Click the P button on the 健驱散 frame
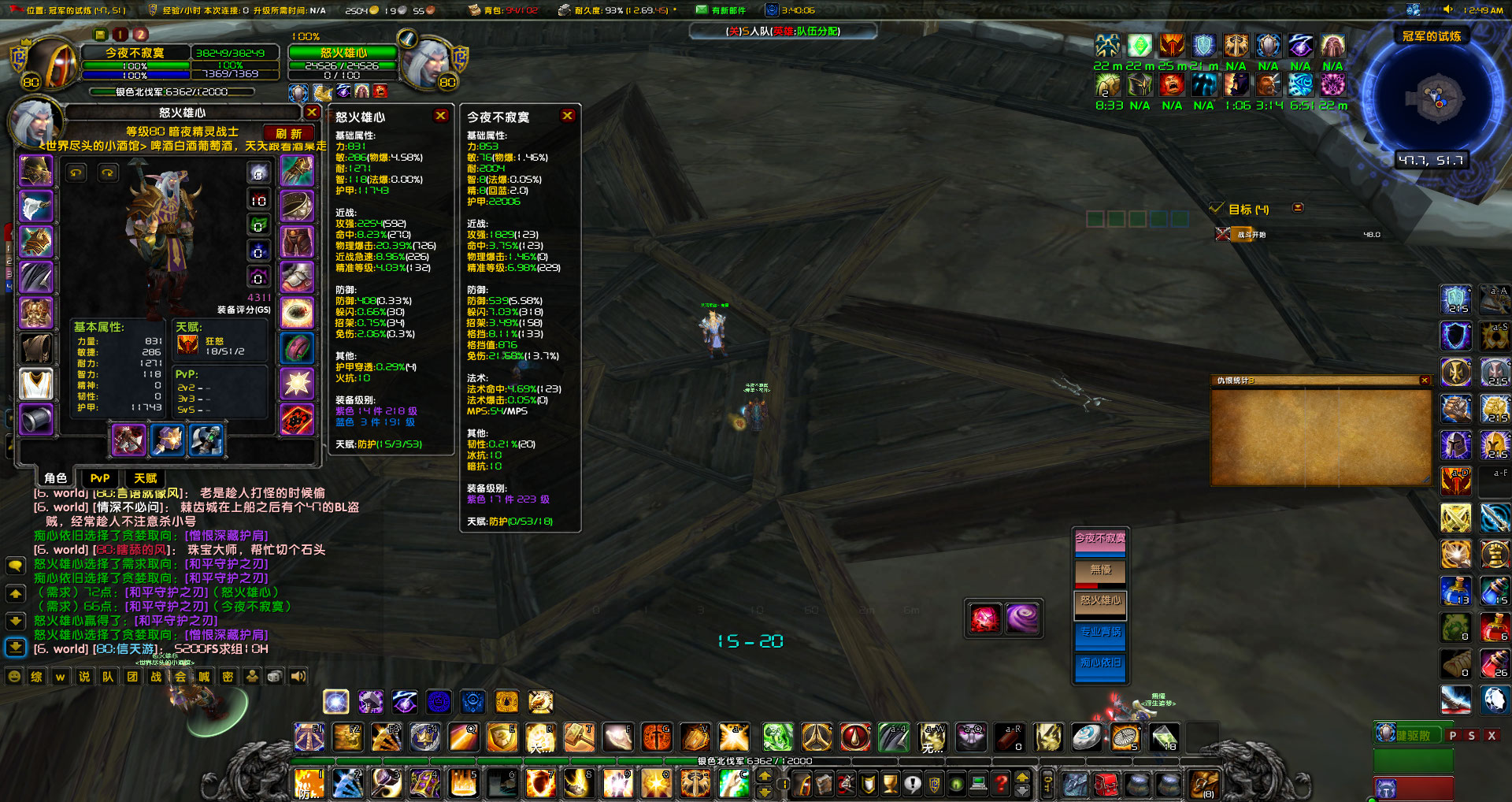The width and height of the screenshot is (1512, 802). [1452, 734]
